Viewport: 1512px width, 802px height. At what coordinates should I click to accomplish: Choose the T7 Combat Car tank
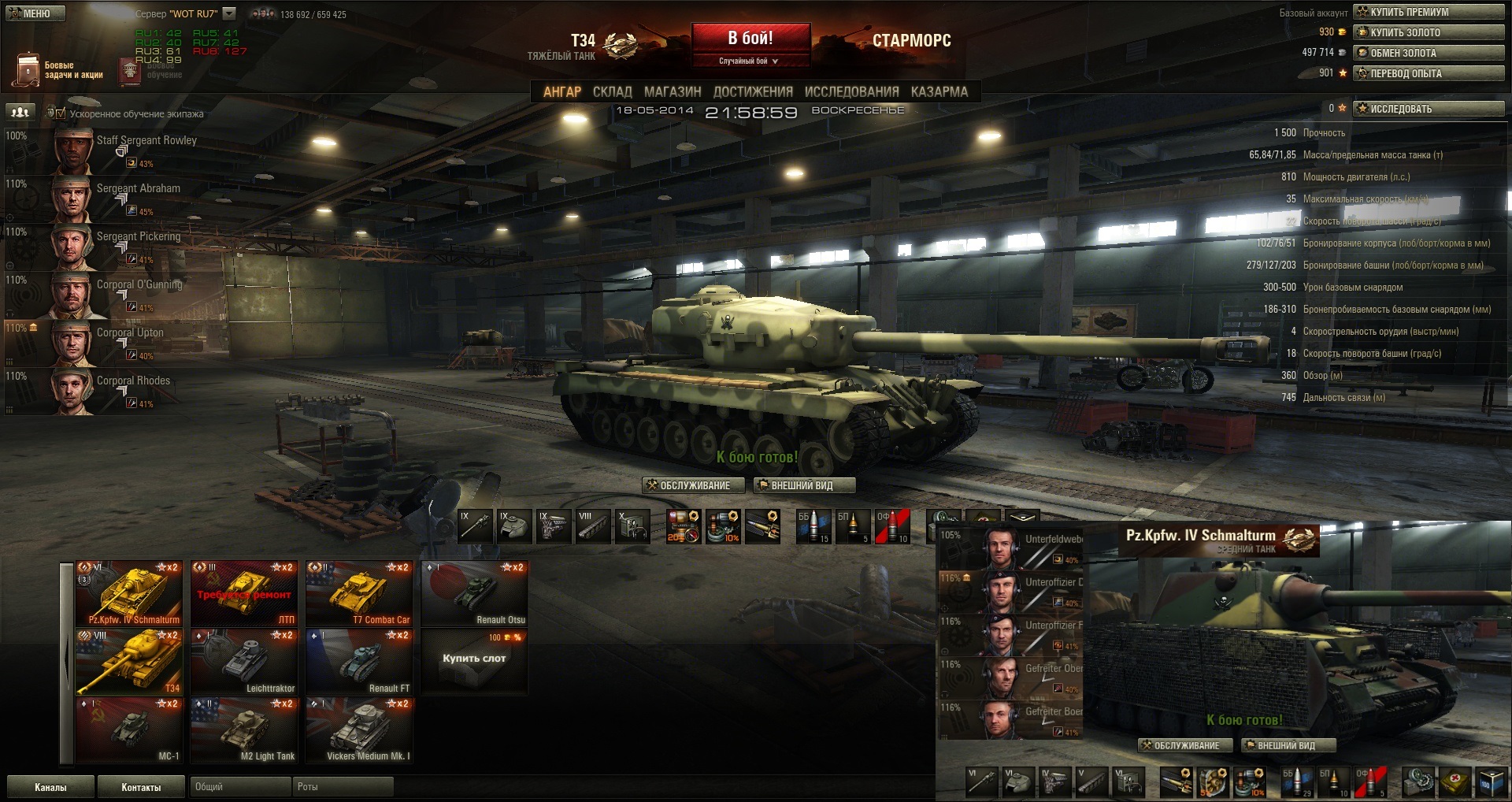click(359, 593)
